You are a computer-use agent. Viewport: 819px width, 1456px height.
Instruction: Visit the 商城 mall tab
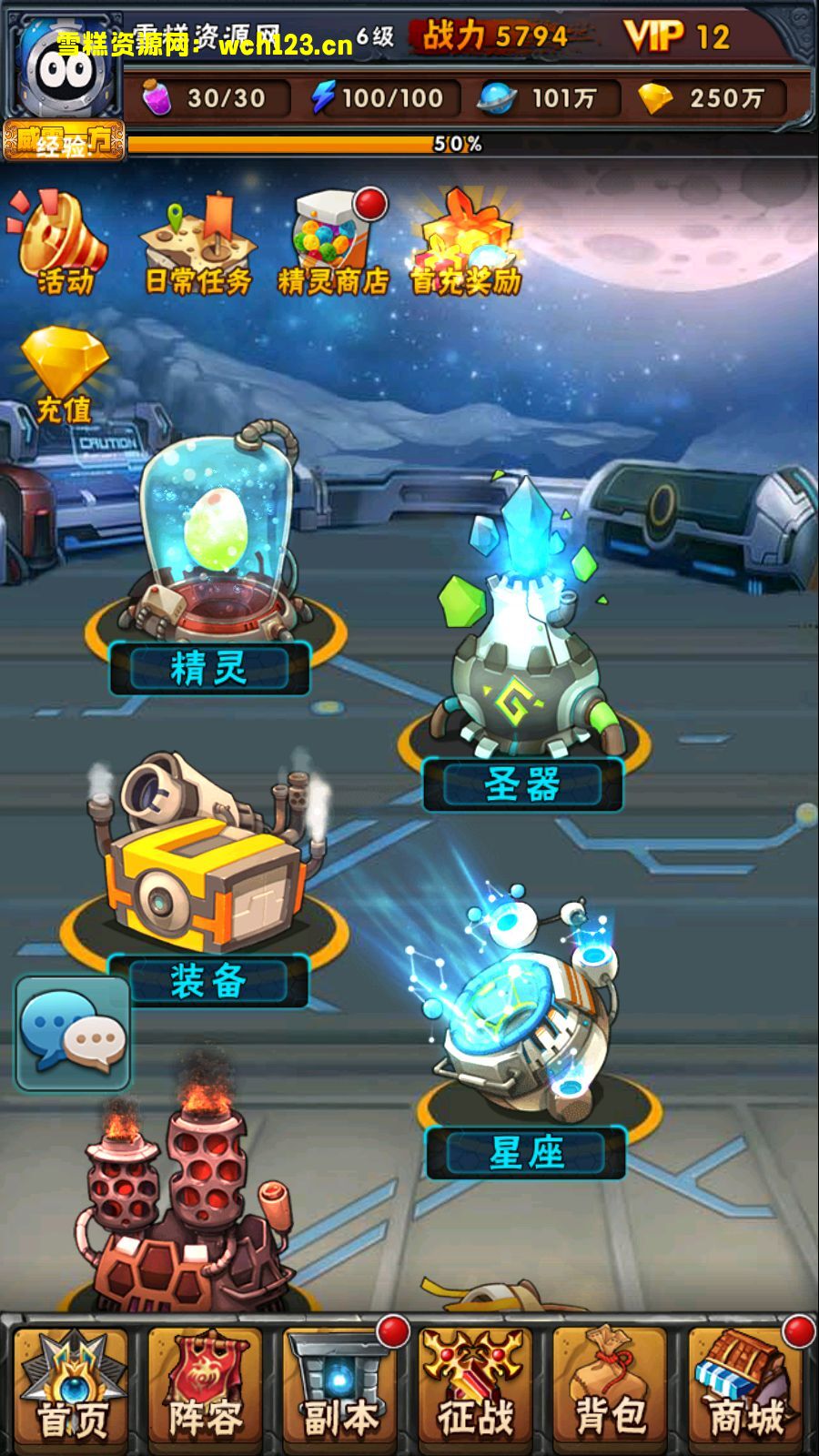(746, 1387)
